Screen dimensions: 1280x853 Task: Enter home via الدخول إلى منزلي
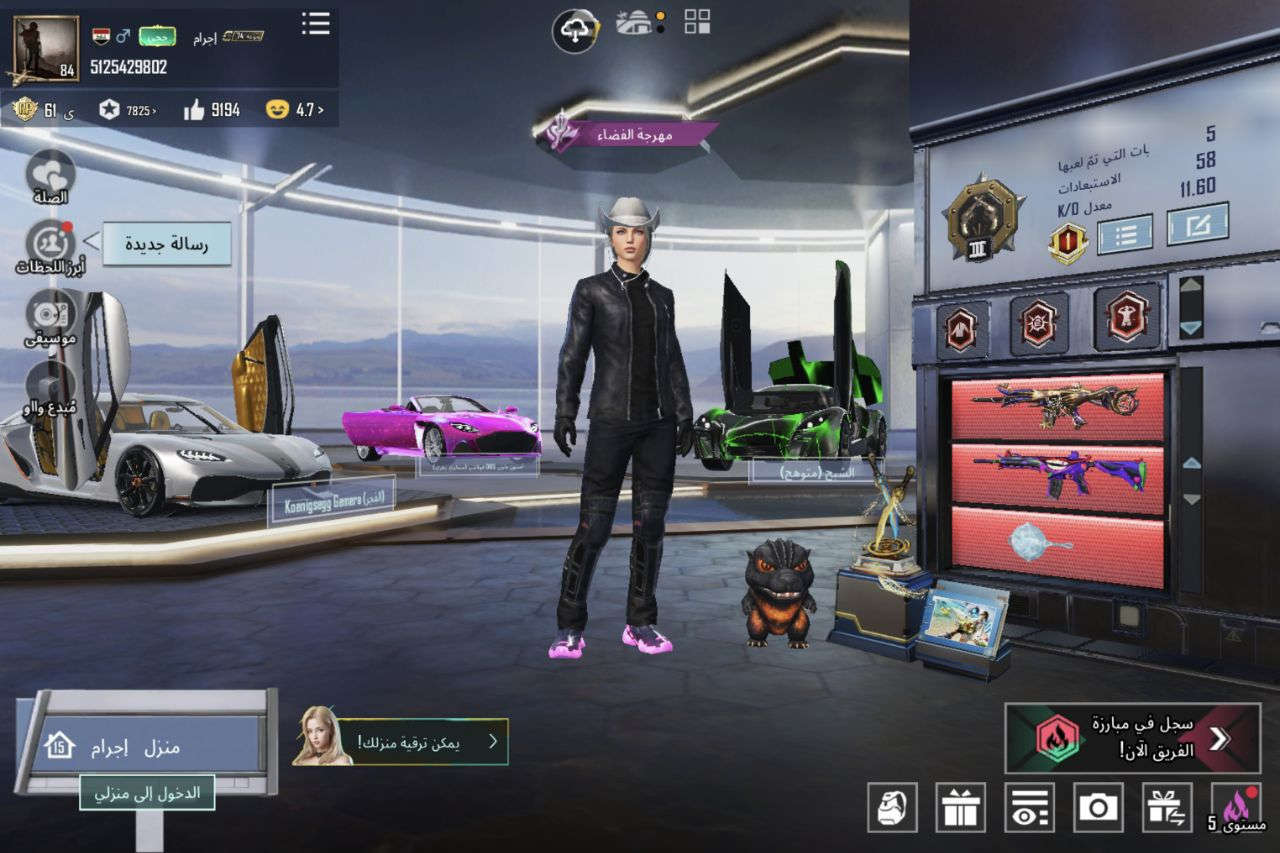tap(147, 792)
